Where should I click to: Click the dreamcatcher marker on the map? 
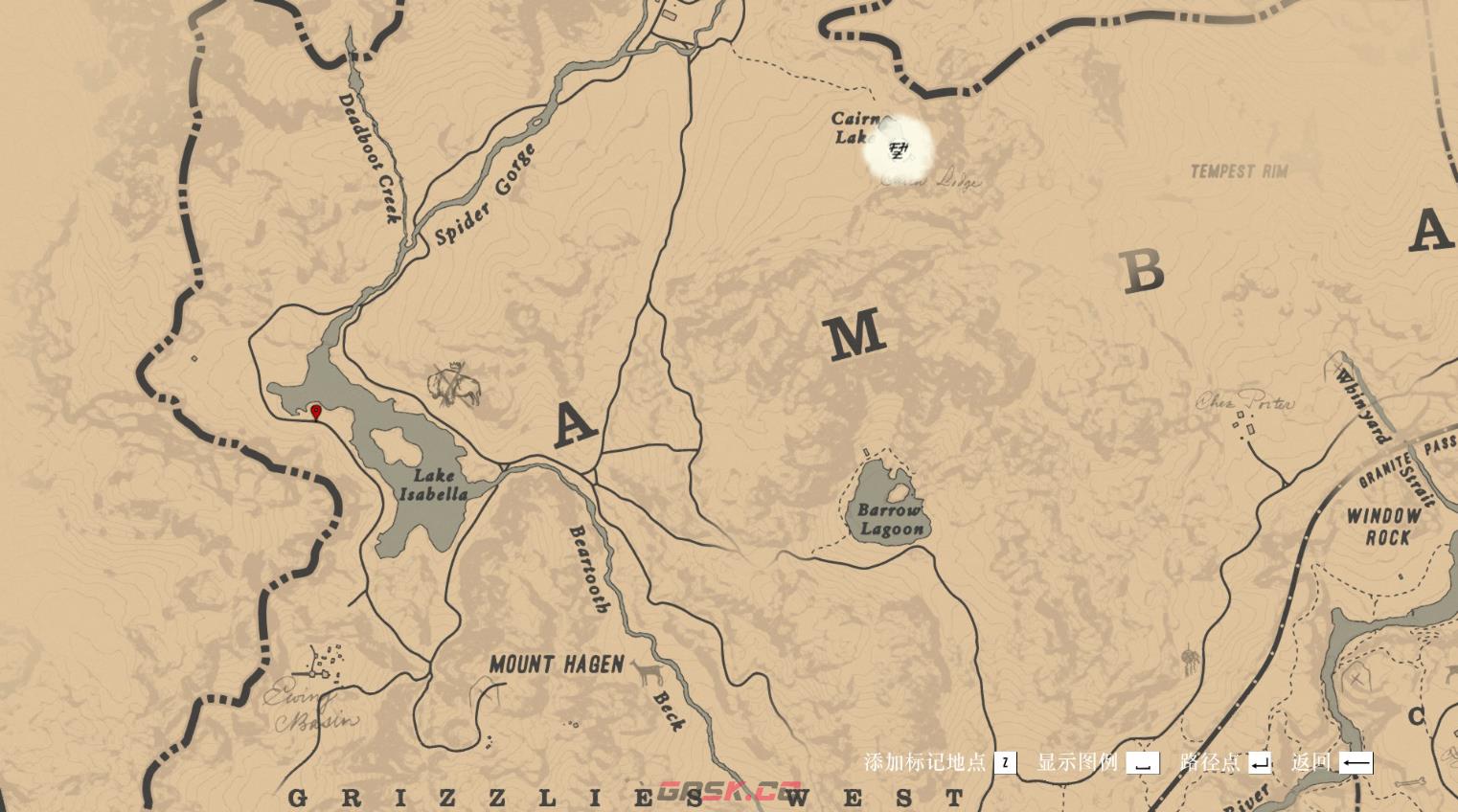coord(1190,661)
